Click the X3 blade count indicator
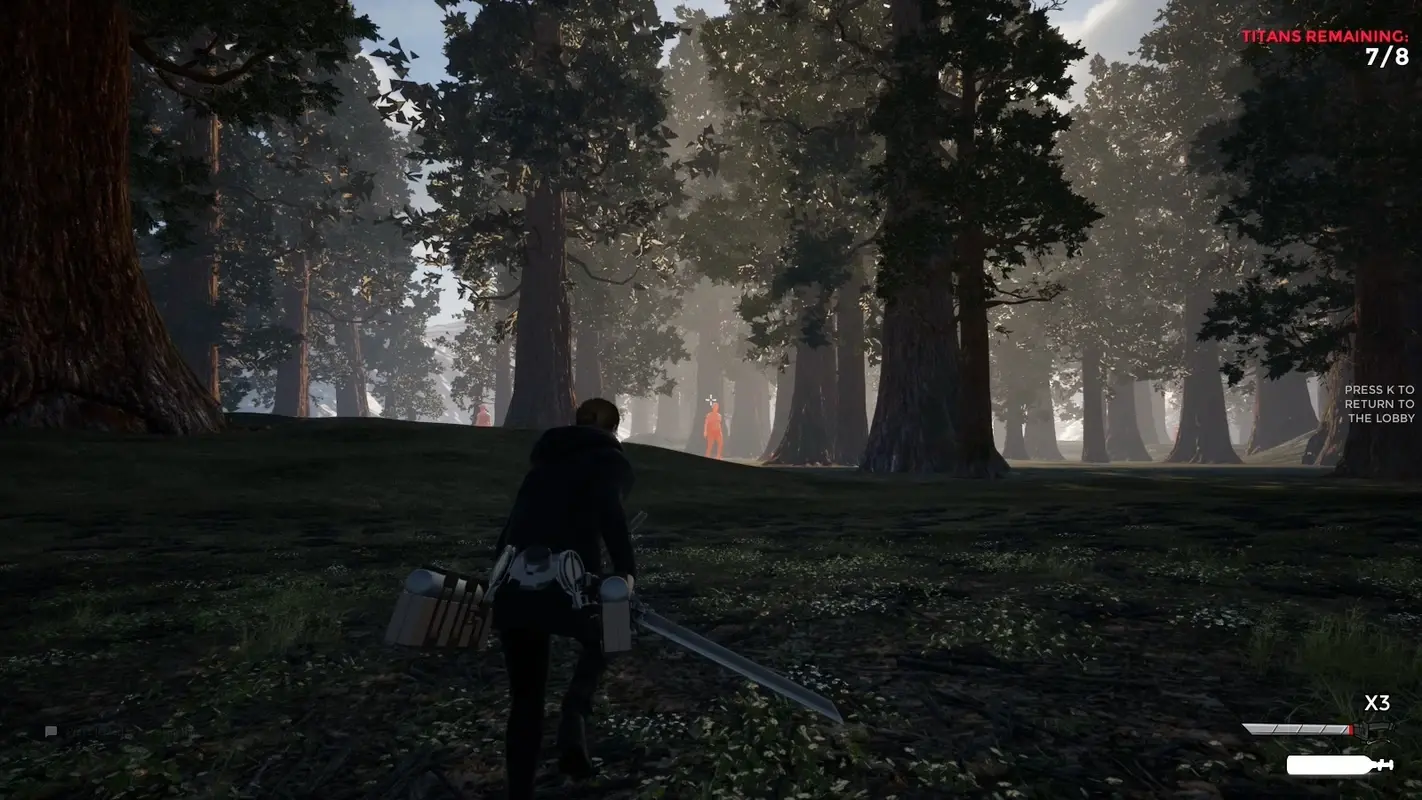 1377,703
